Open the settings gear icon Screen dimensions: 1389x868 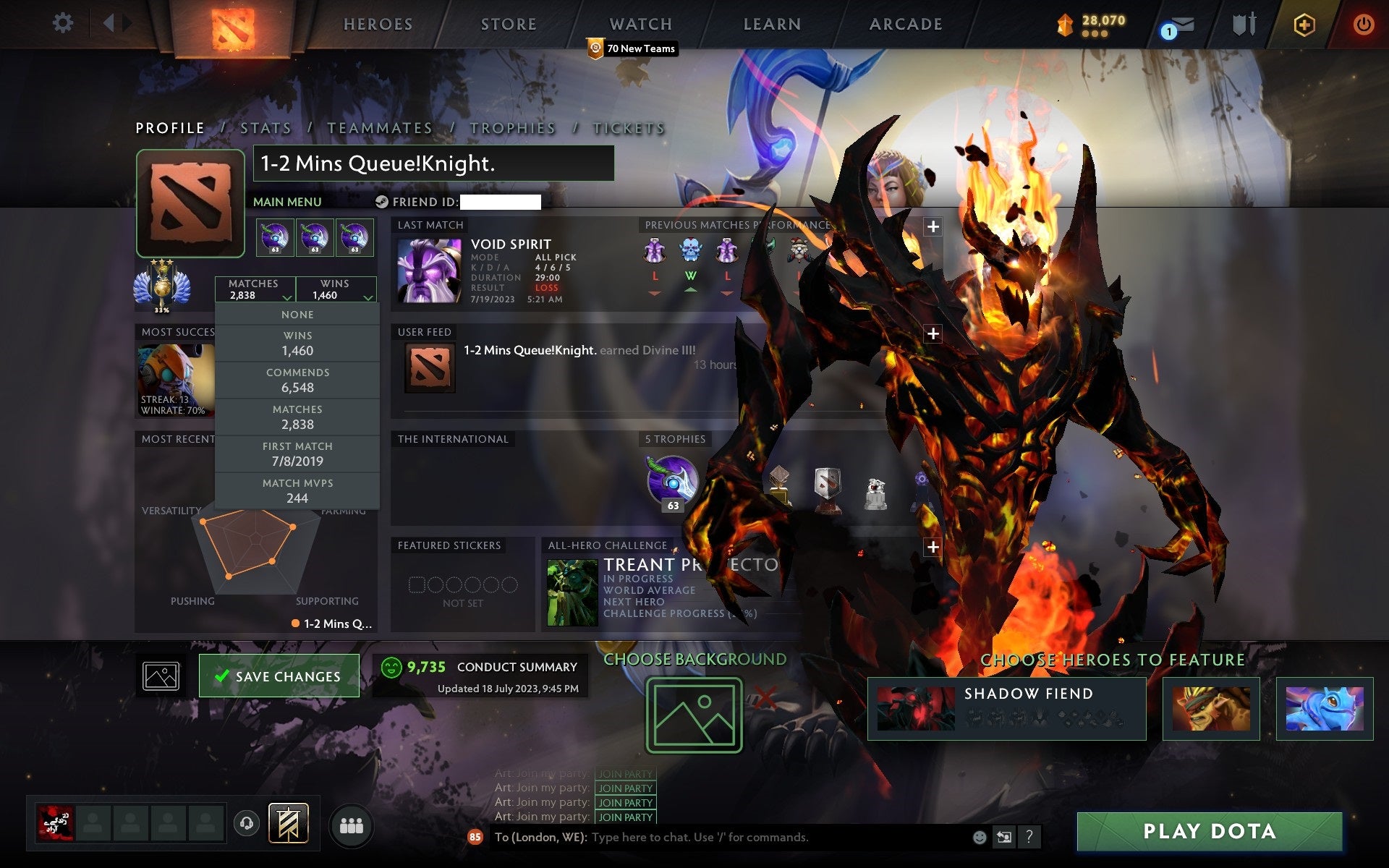click(64, 23)
